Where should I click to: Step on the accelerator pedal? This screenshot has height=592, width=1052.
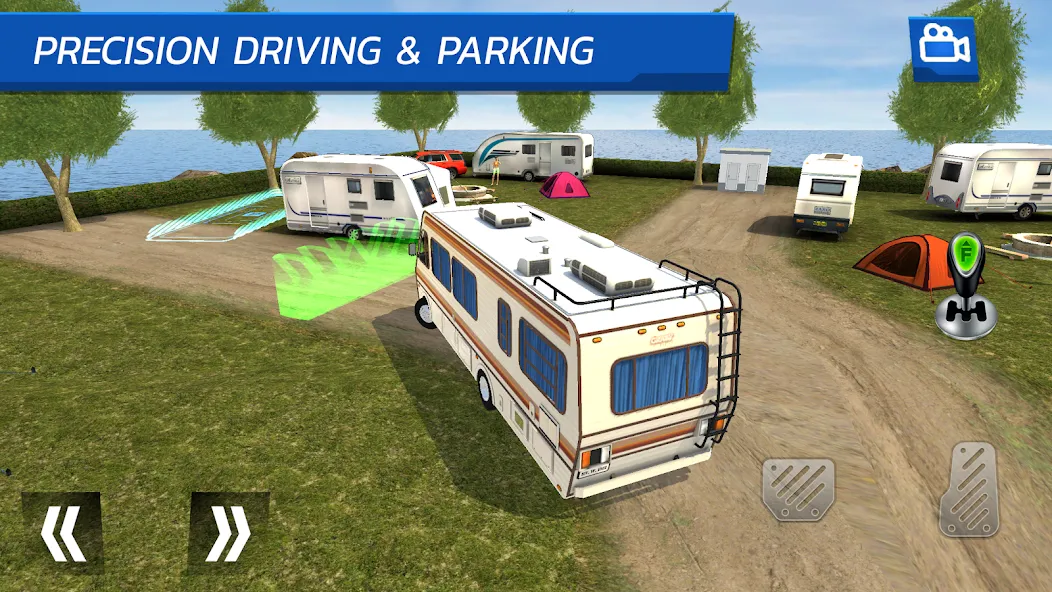click(968, 489)
